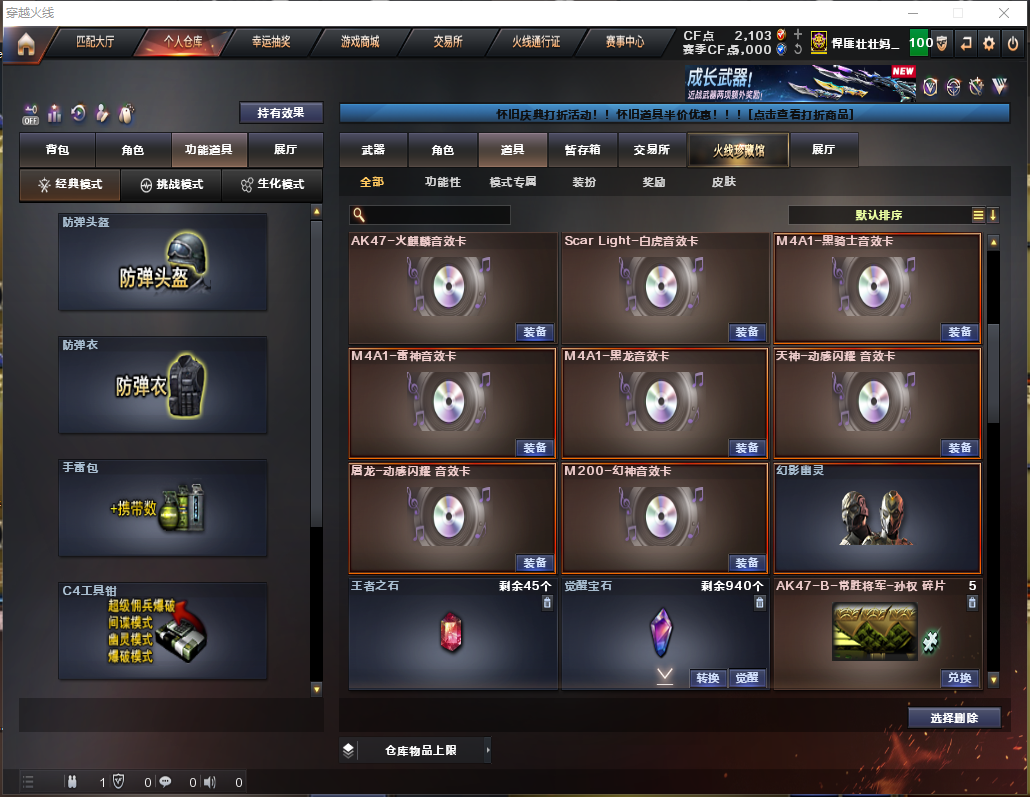1030x797 pixels.
Task: Choose 生化模式 mode tab
Action: point(272,185)
